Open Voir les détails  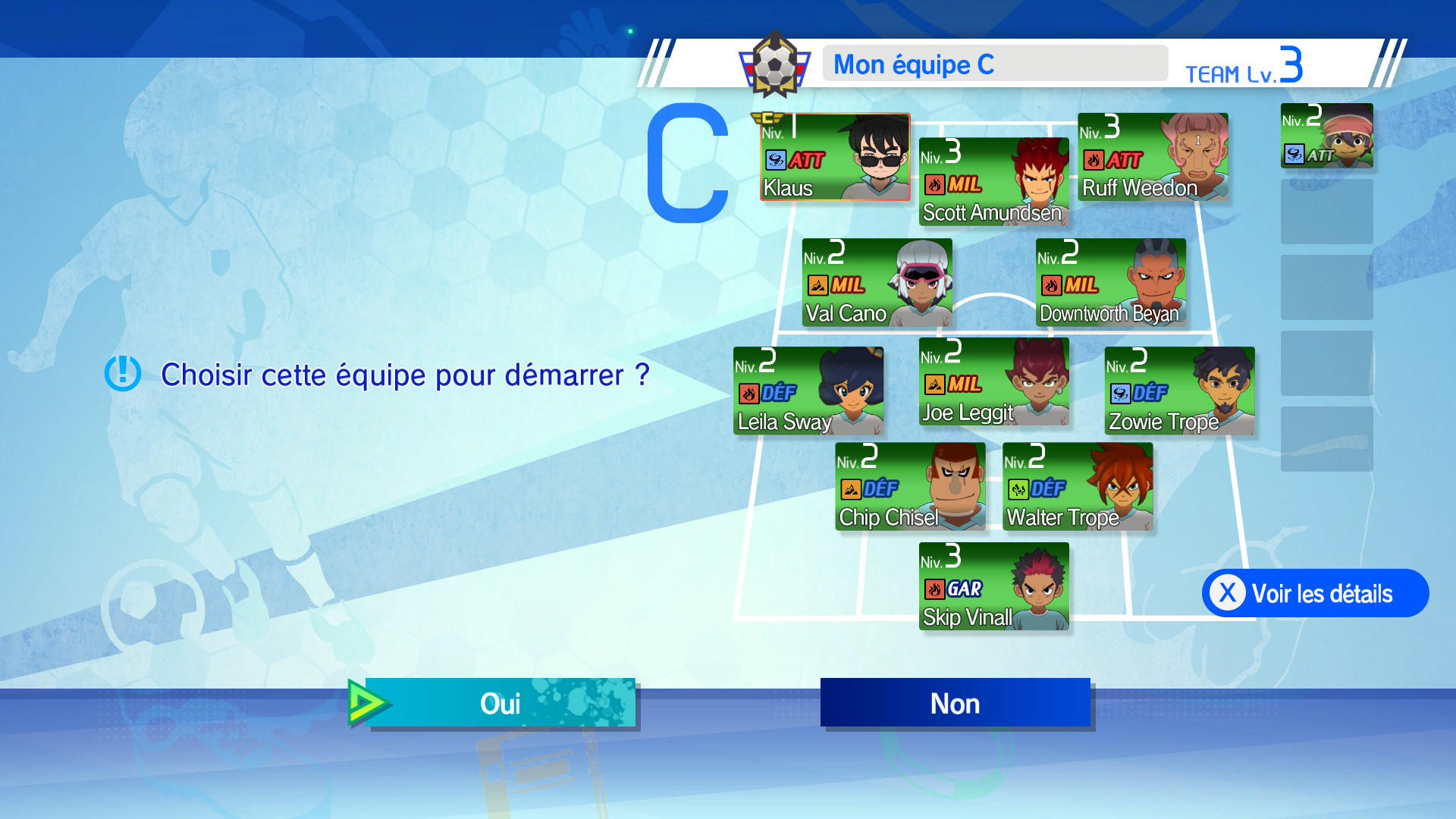1315,593
